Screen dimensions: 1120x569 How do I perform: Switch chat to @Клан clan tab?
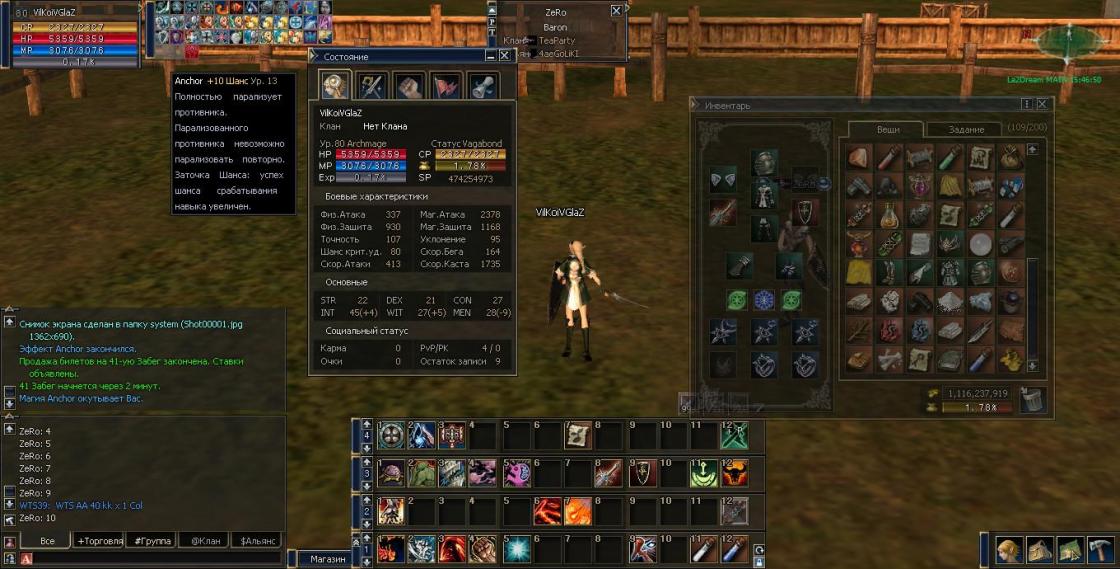point(204,540)
